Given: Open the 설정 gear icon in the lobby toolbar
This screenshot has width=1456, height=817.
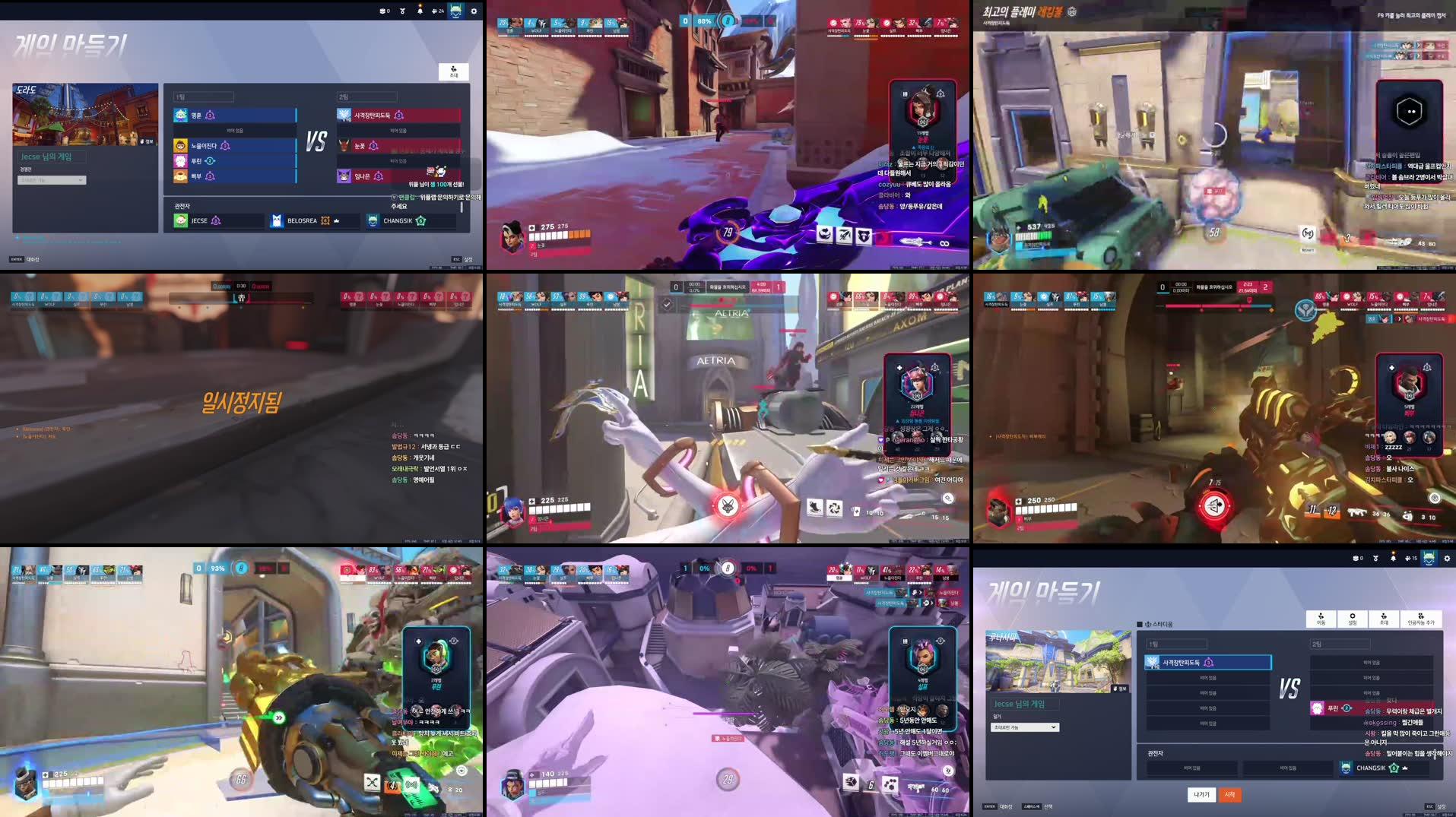Looking at the screenshot, I should tap(1353, 619).
